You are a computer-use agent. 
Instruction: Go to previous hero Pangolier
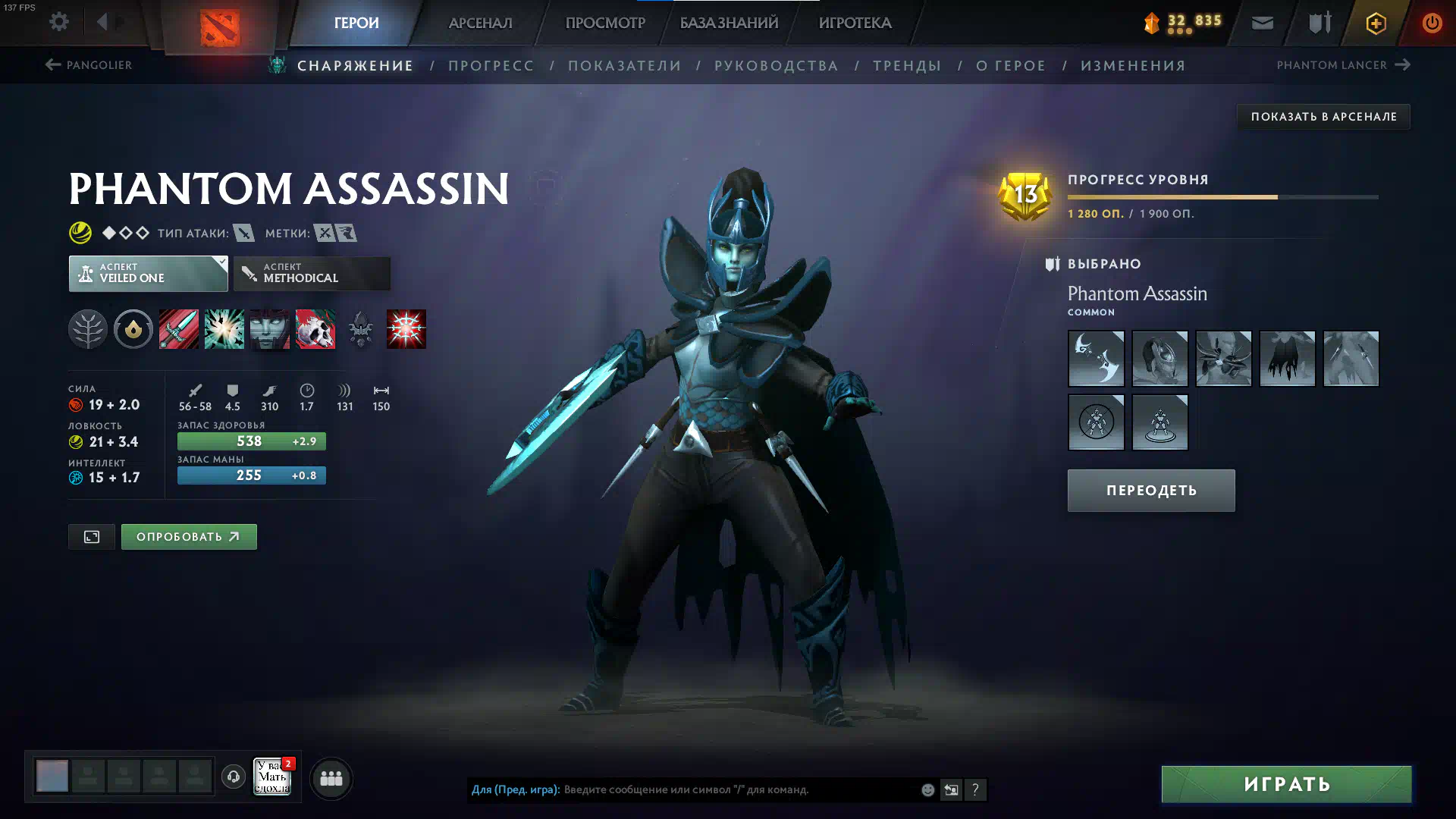89,65
